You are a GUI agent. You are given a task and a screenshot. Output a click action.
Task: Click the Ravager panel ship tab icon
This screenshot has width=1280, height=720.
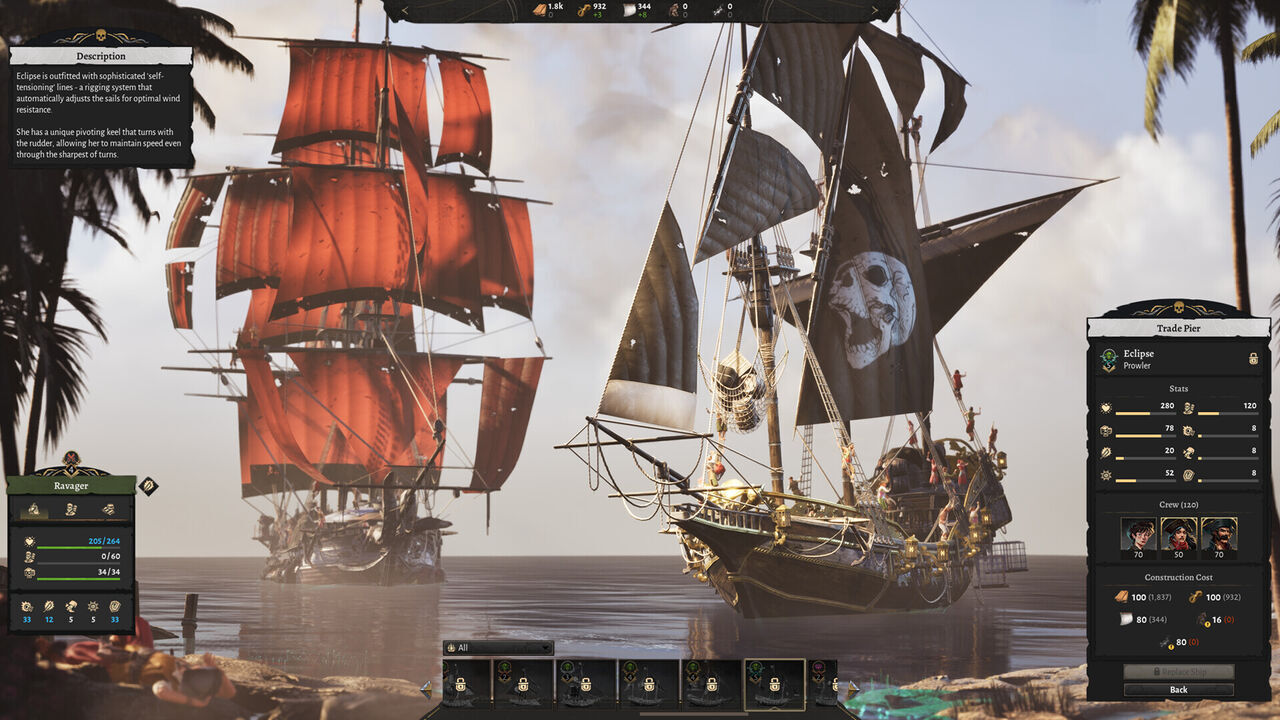point(34,509)
